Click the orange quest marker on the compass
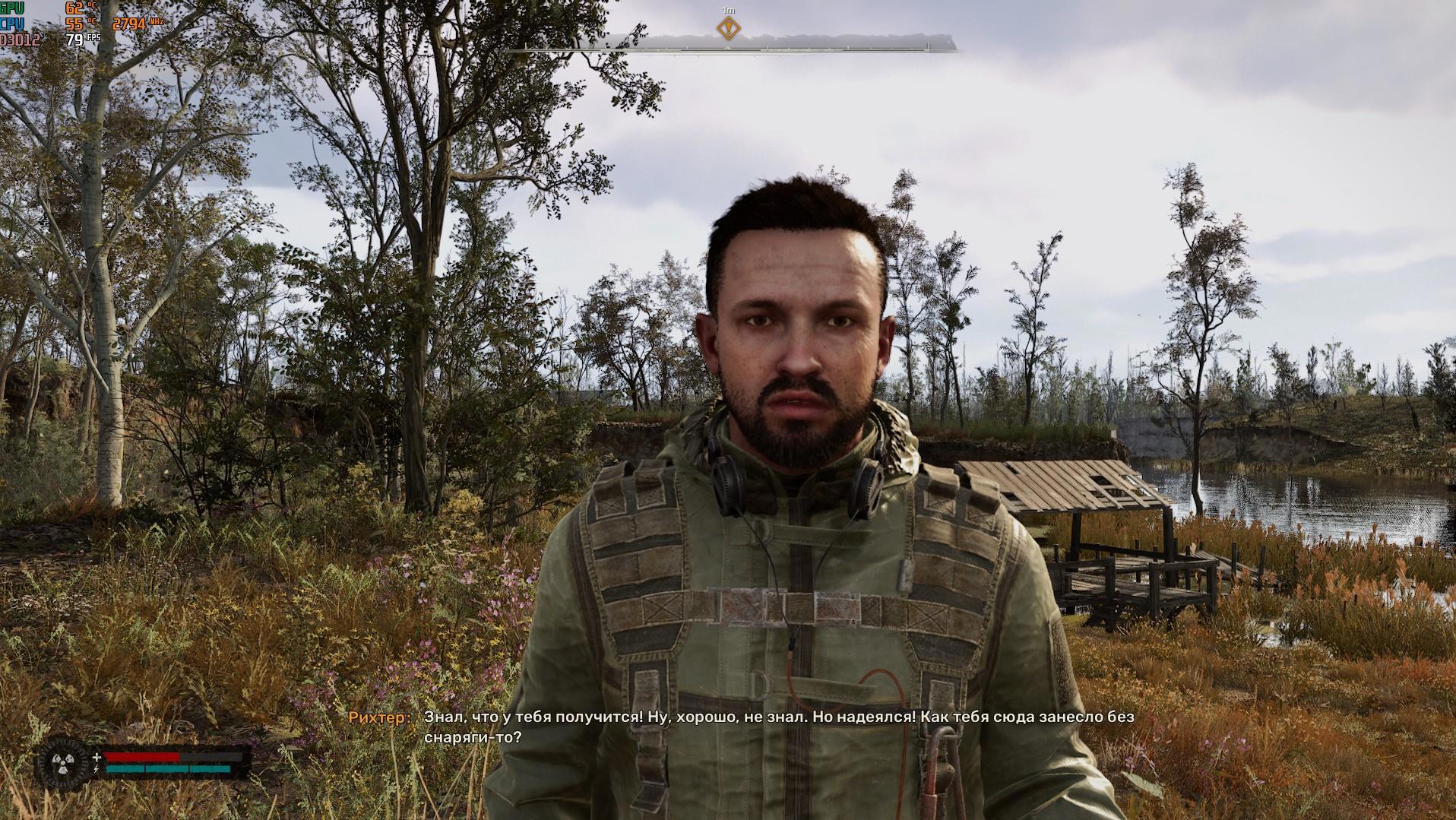This screenshot has height=820, width=1456. click(728, 29)
